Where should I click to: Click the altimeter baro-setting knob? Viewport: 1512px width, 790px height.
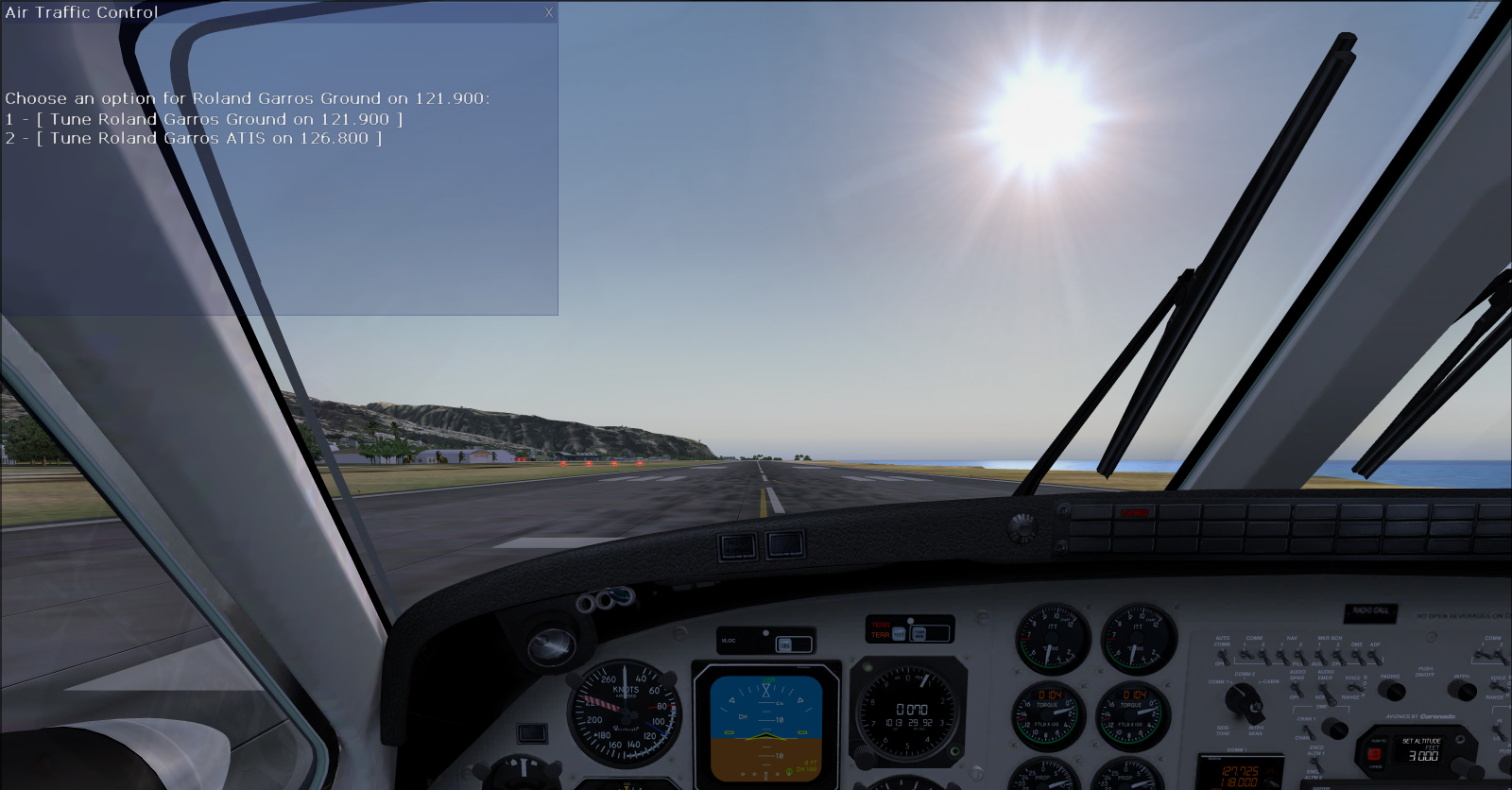click(864, 758)
